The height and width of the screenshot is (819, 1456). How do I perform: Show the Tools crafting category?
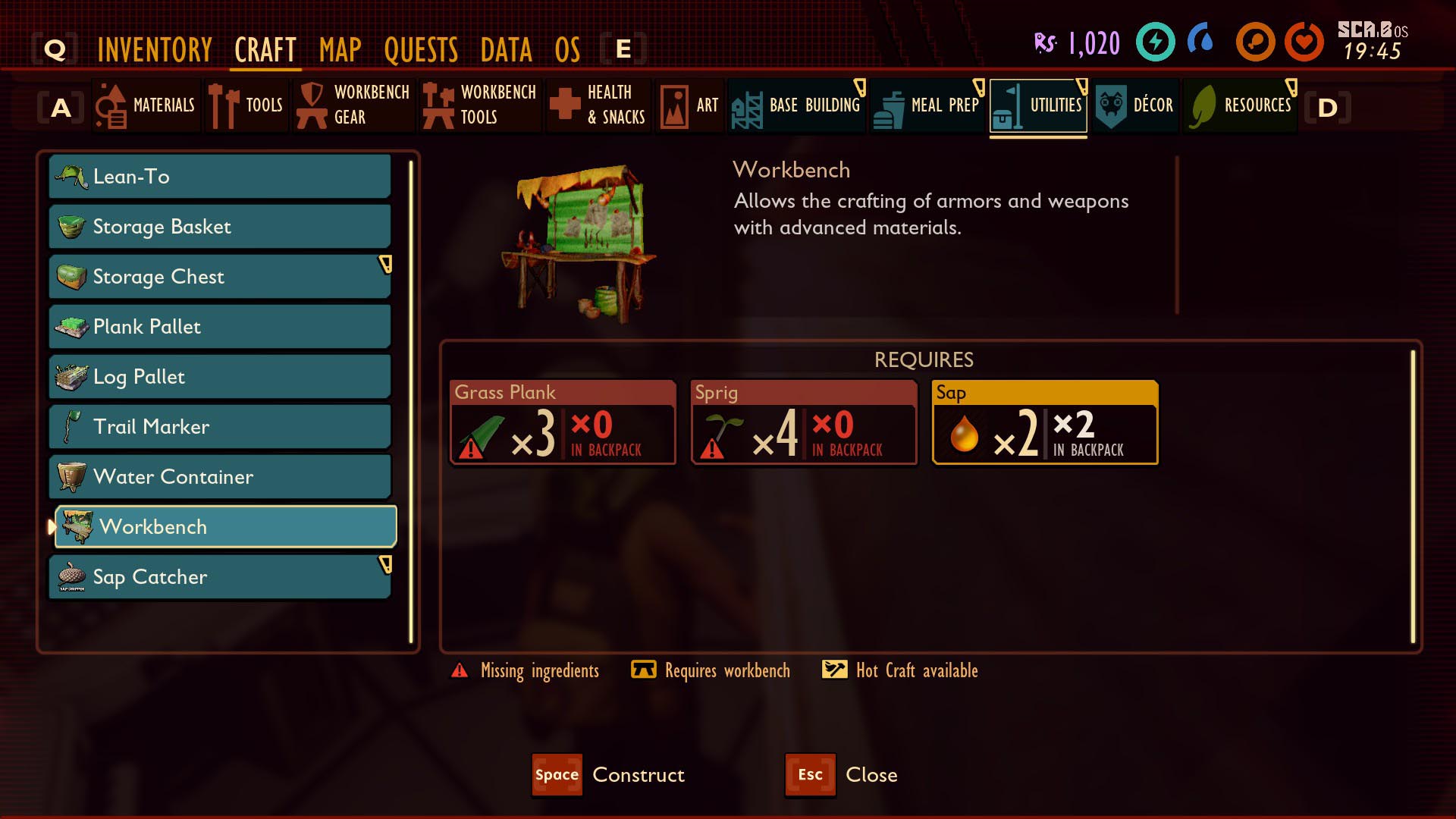pyautogui.click(x=247, y=105)
